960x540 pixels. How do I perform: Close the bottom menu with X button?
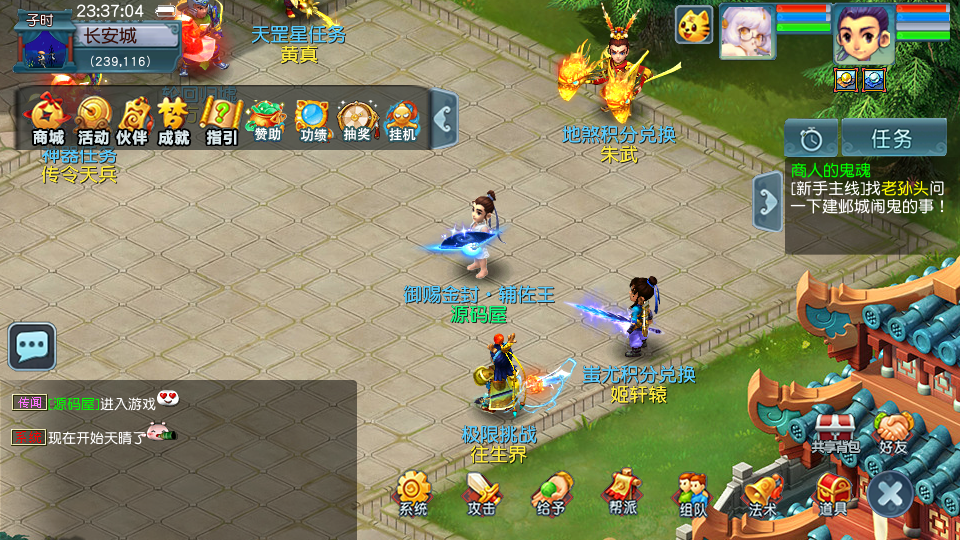pos(890,493)
